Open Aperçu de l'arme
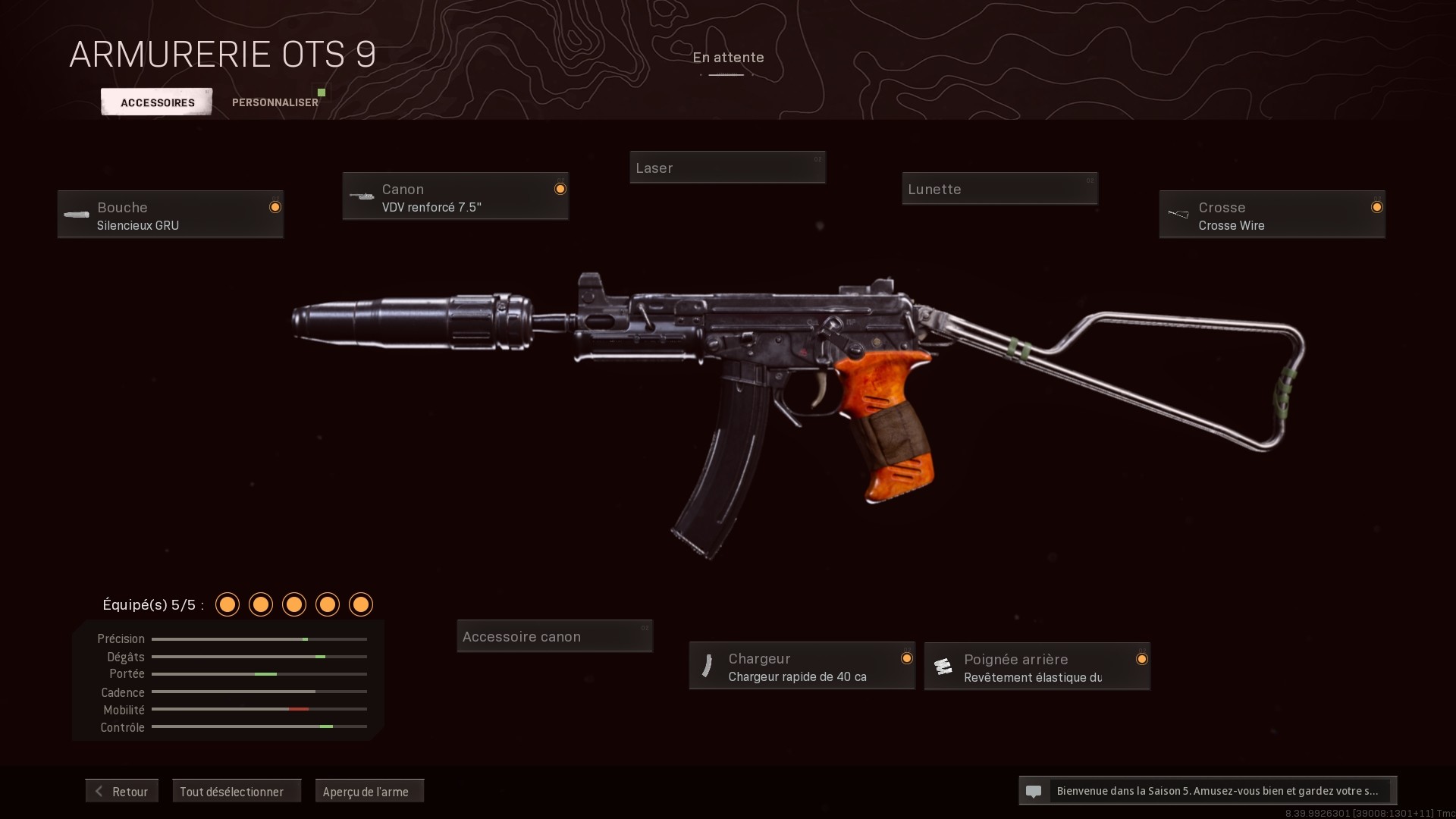 [369, 791]
